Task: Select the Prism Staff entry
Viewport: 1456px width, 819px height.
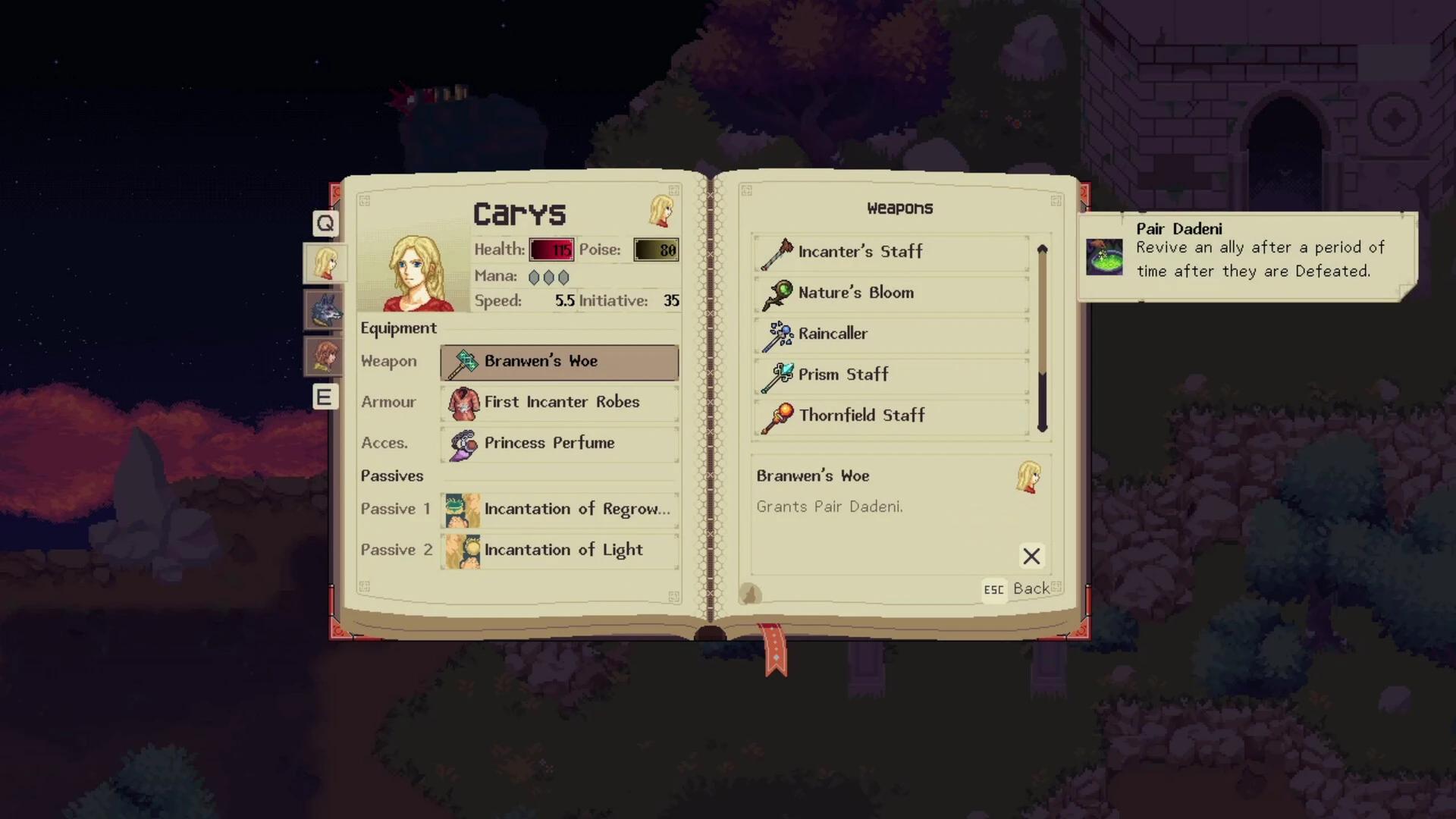Action: pos(891,375)
